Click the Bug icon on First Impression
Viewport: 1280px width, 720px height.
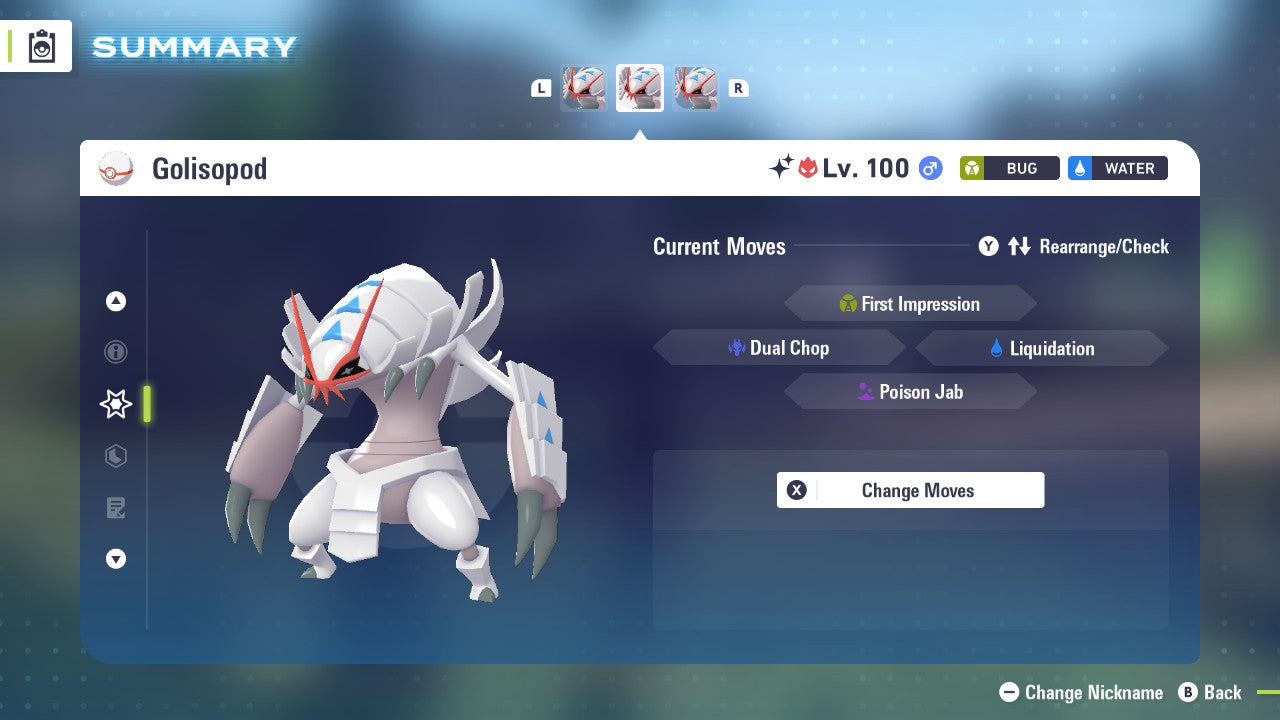coord(849,304)
